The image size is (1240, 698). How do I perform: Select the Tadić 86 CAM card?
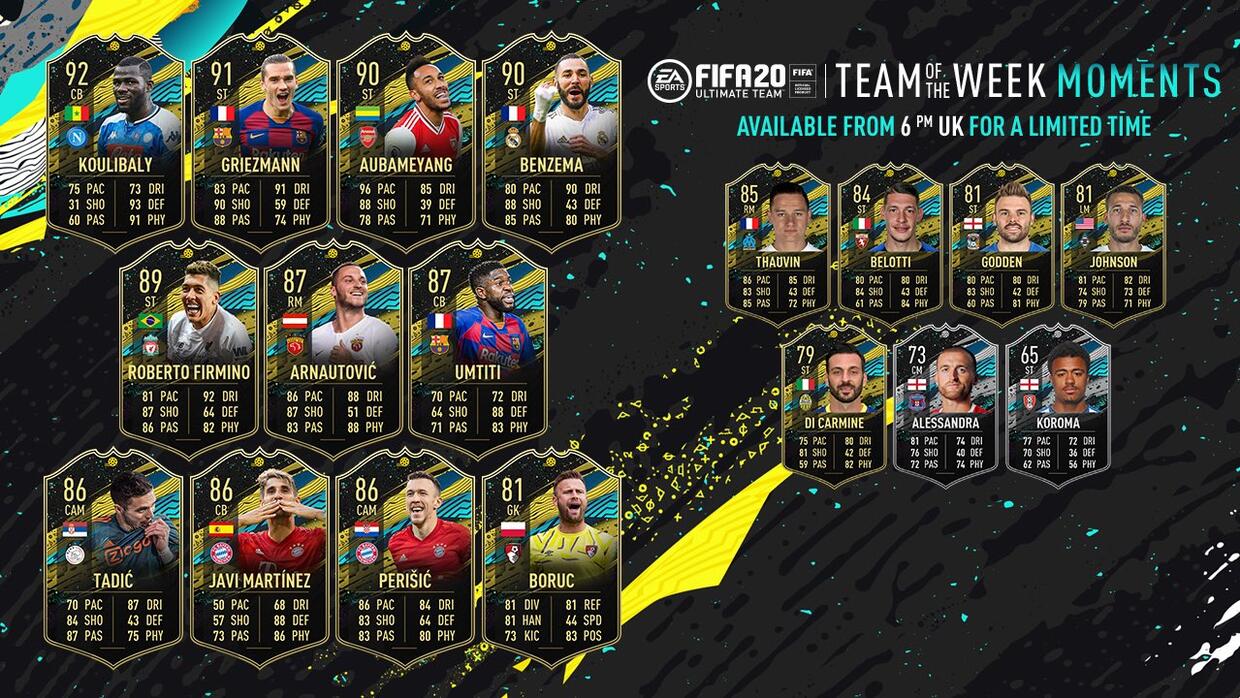click(x=115, y=556)
